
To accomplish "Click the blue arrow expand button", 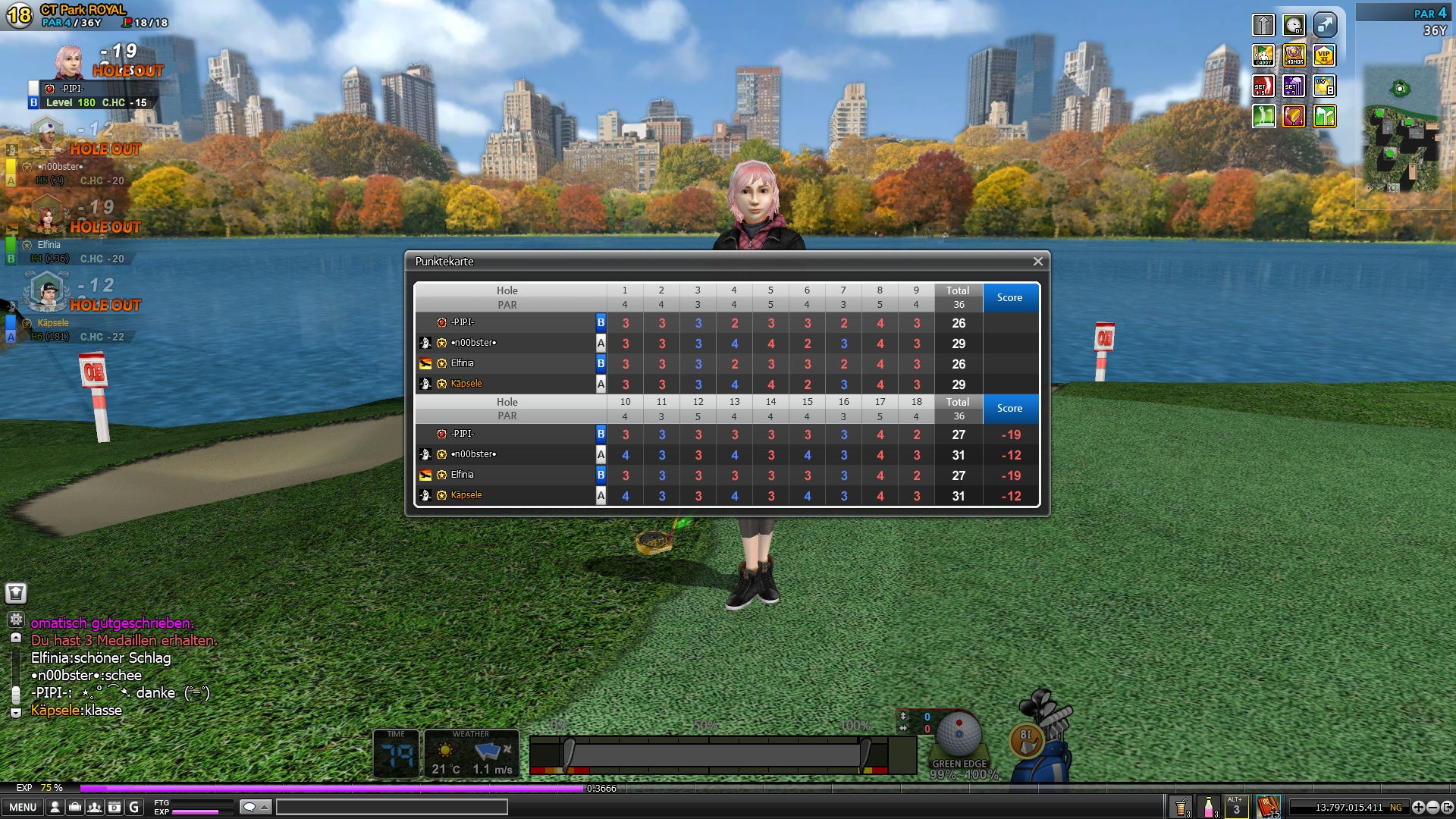I will pyautogui.click(x=1324, y=25).
